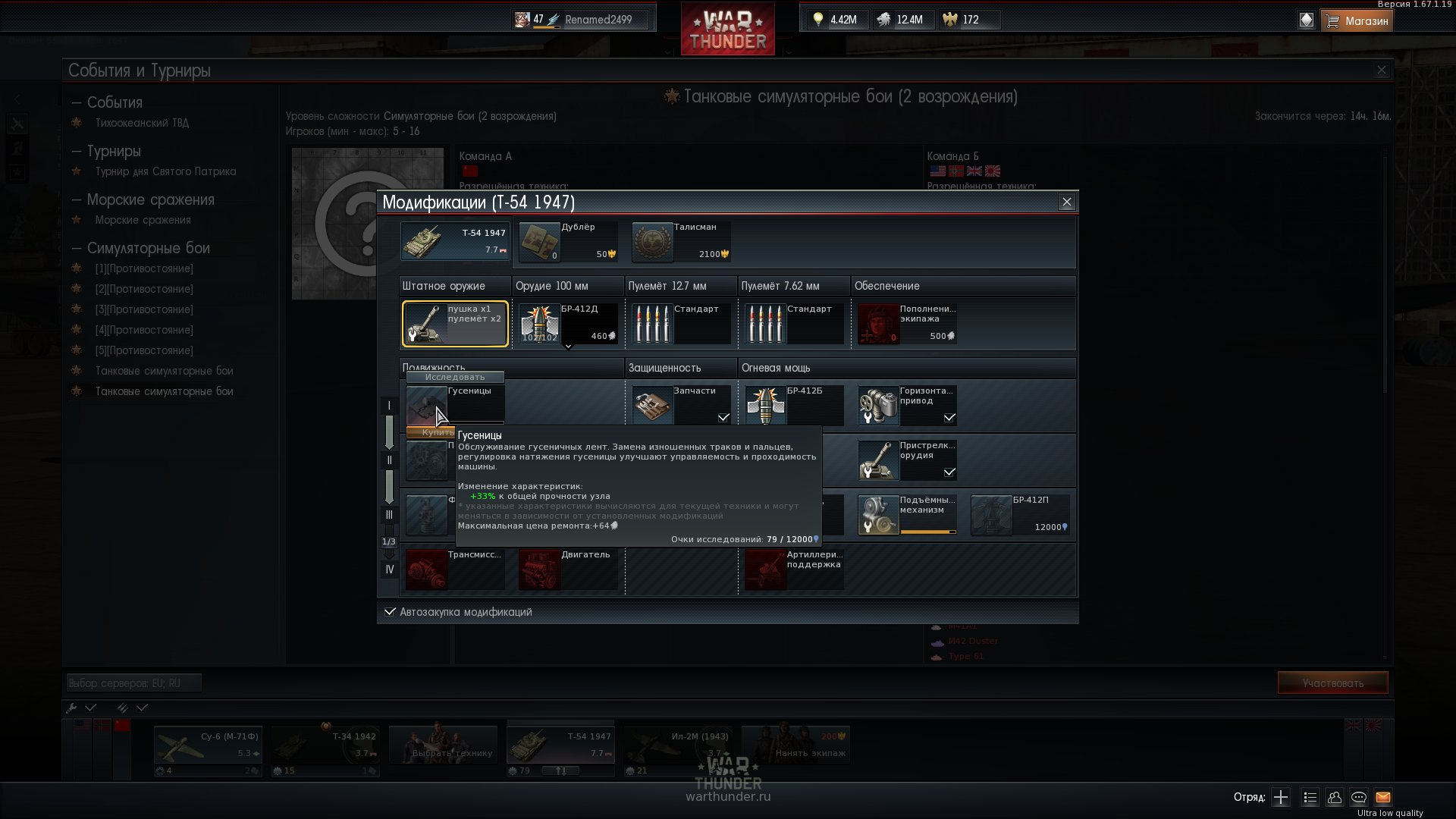Open the Shop (Магазин)
1456x819 pixels.
1357,20
